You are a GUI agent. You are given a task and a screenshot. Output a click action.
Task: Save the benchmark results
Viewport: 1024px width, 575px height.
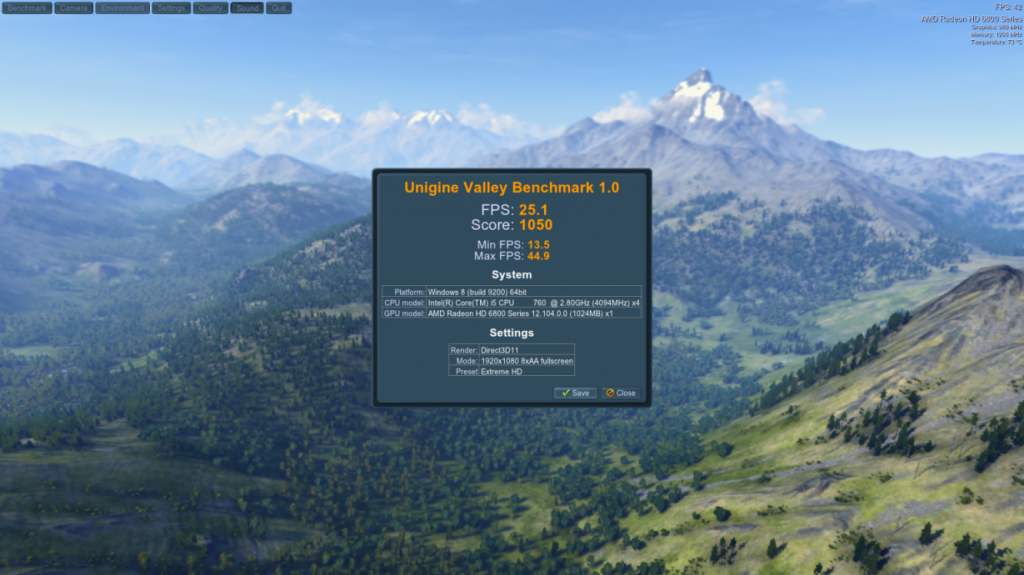(575, 393)
